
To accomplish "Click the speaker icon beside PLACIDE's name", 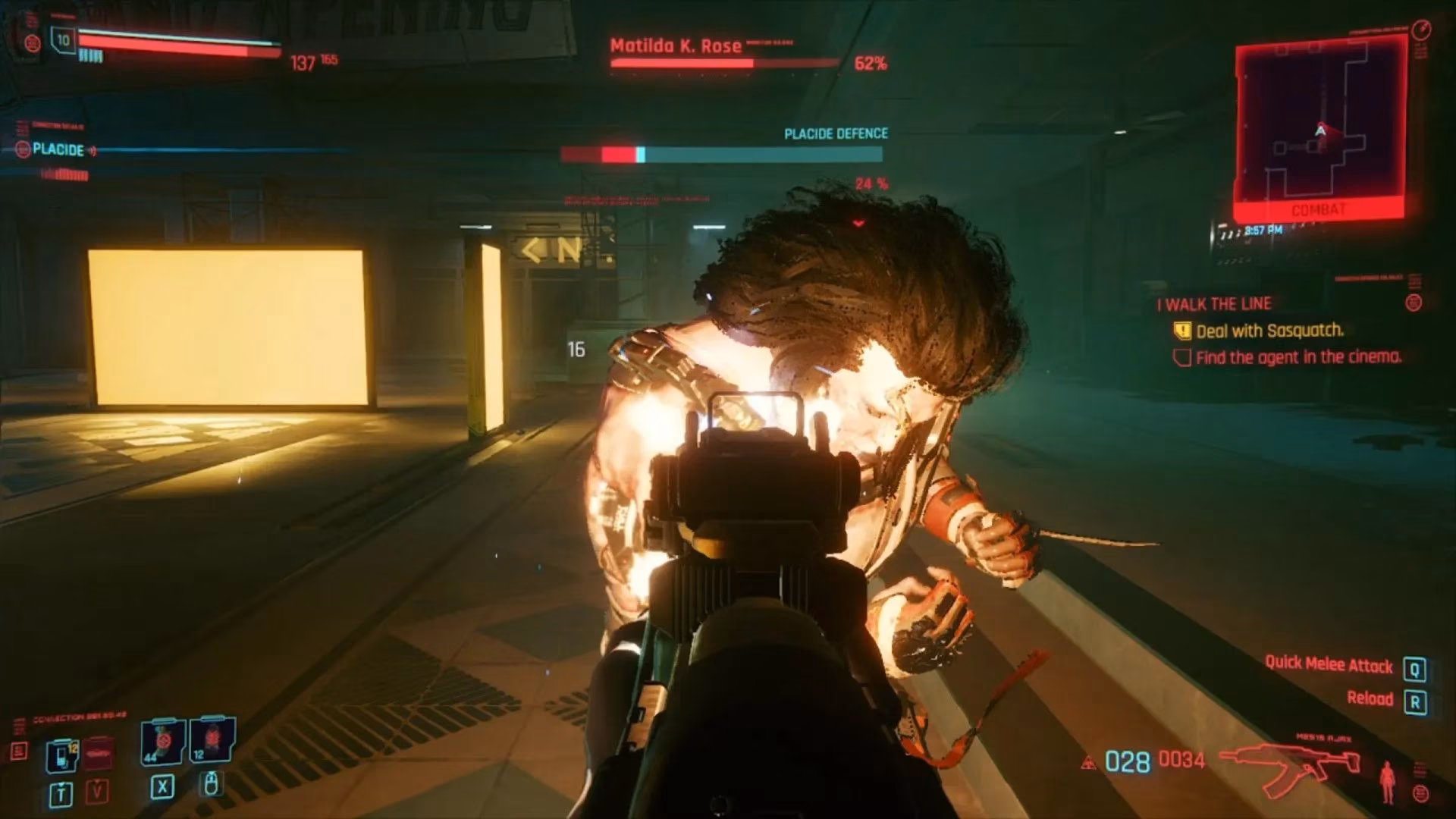I will coord(91,150).
